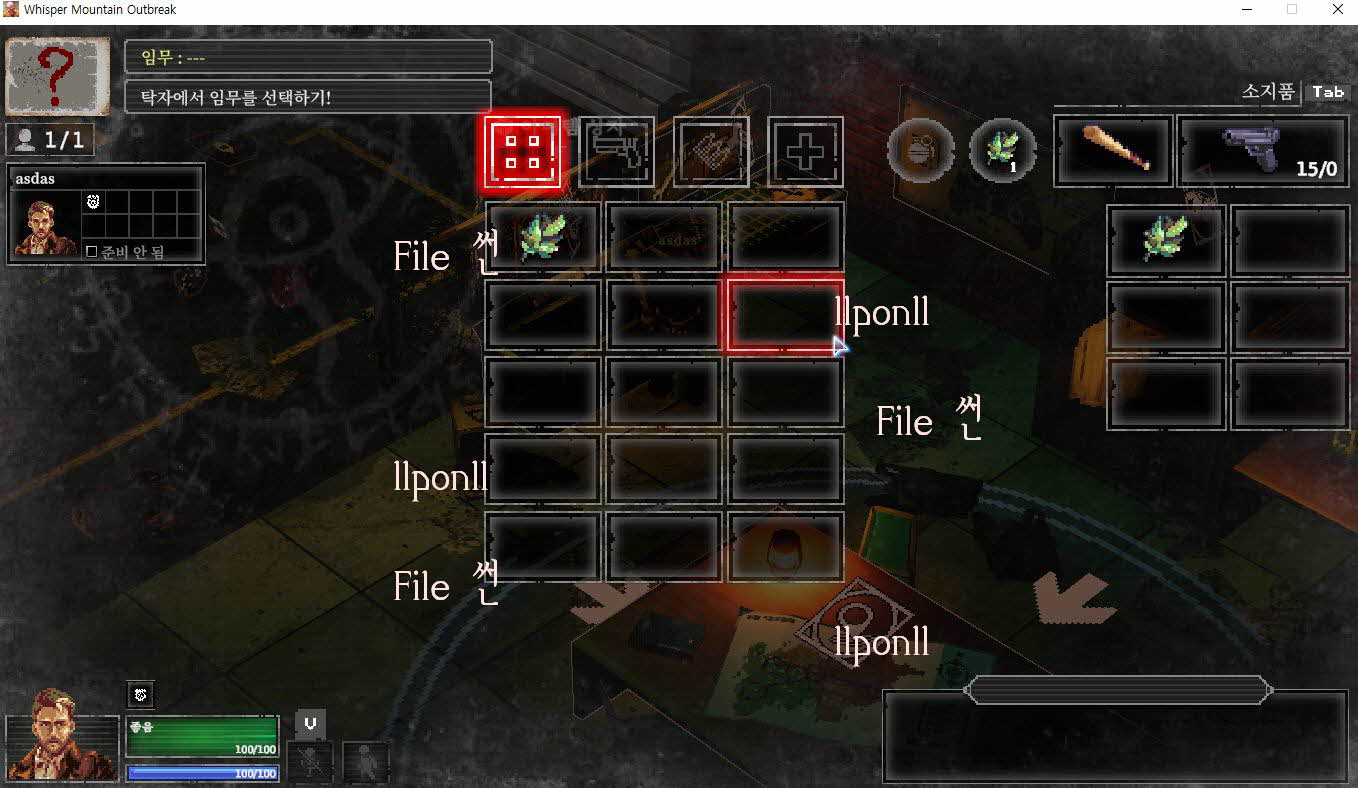This screenshot has height=788, width=1358.
Task: Click the green herb in the 소지품 inventory
Action: click(x=1166, y=240)
